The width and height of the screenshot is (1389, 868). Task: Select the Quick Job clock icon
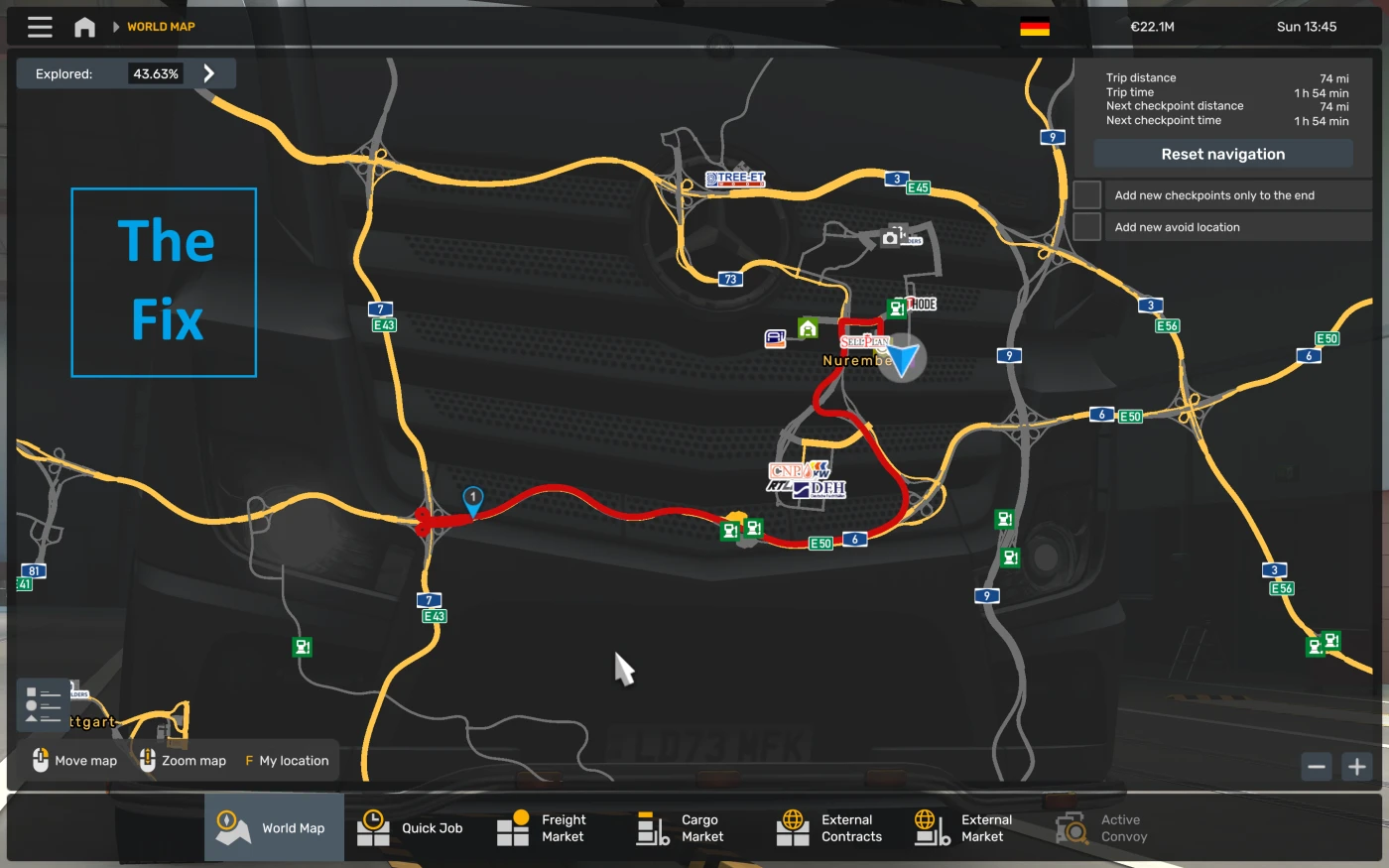click(x=372, y=826)
